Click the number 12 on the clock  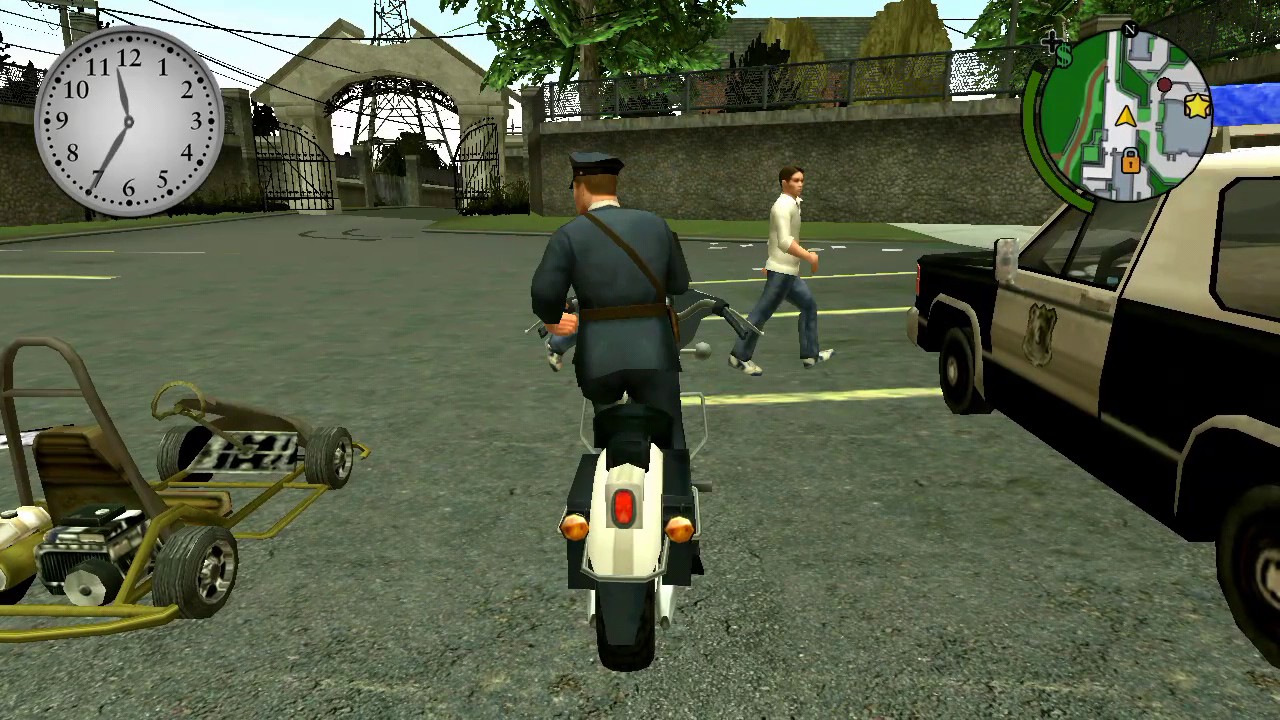coord(129,59)
